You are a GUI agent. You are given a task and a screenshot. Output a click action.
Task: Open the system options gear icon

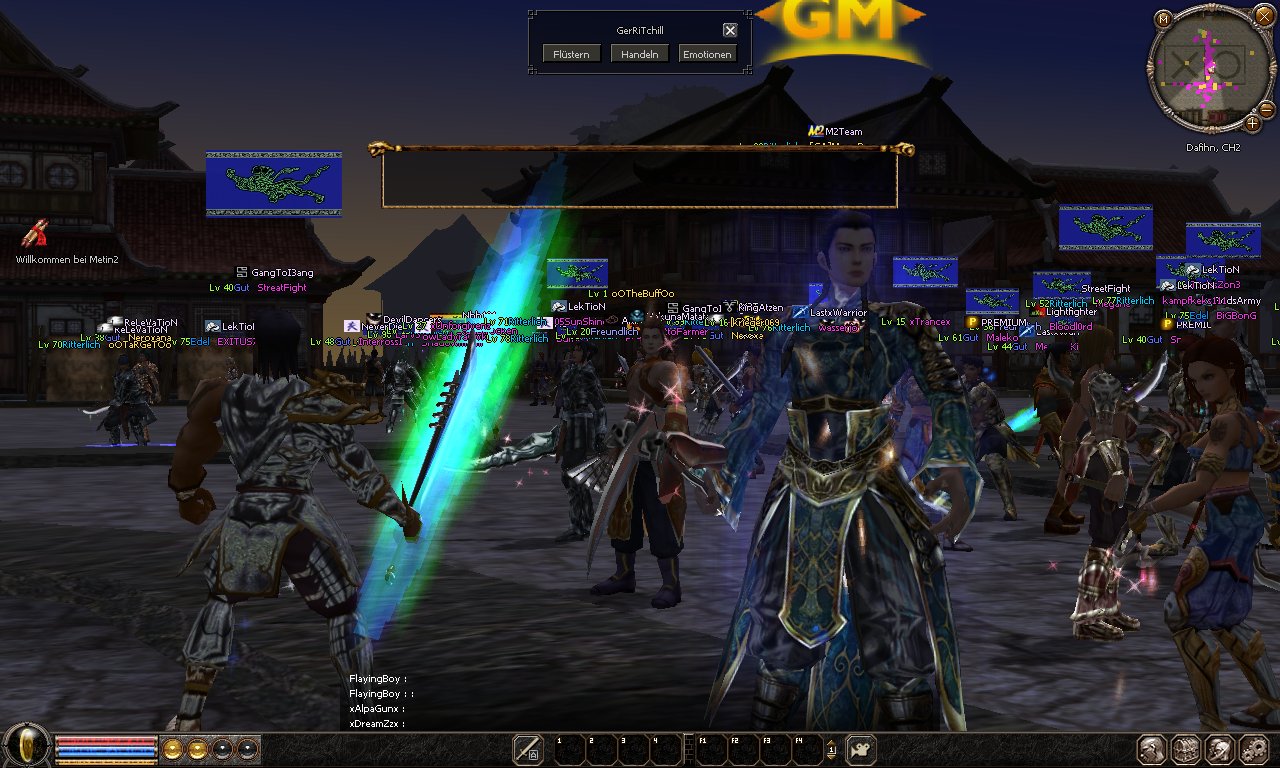click(1253, 749)
